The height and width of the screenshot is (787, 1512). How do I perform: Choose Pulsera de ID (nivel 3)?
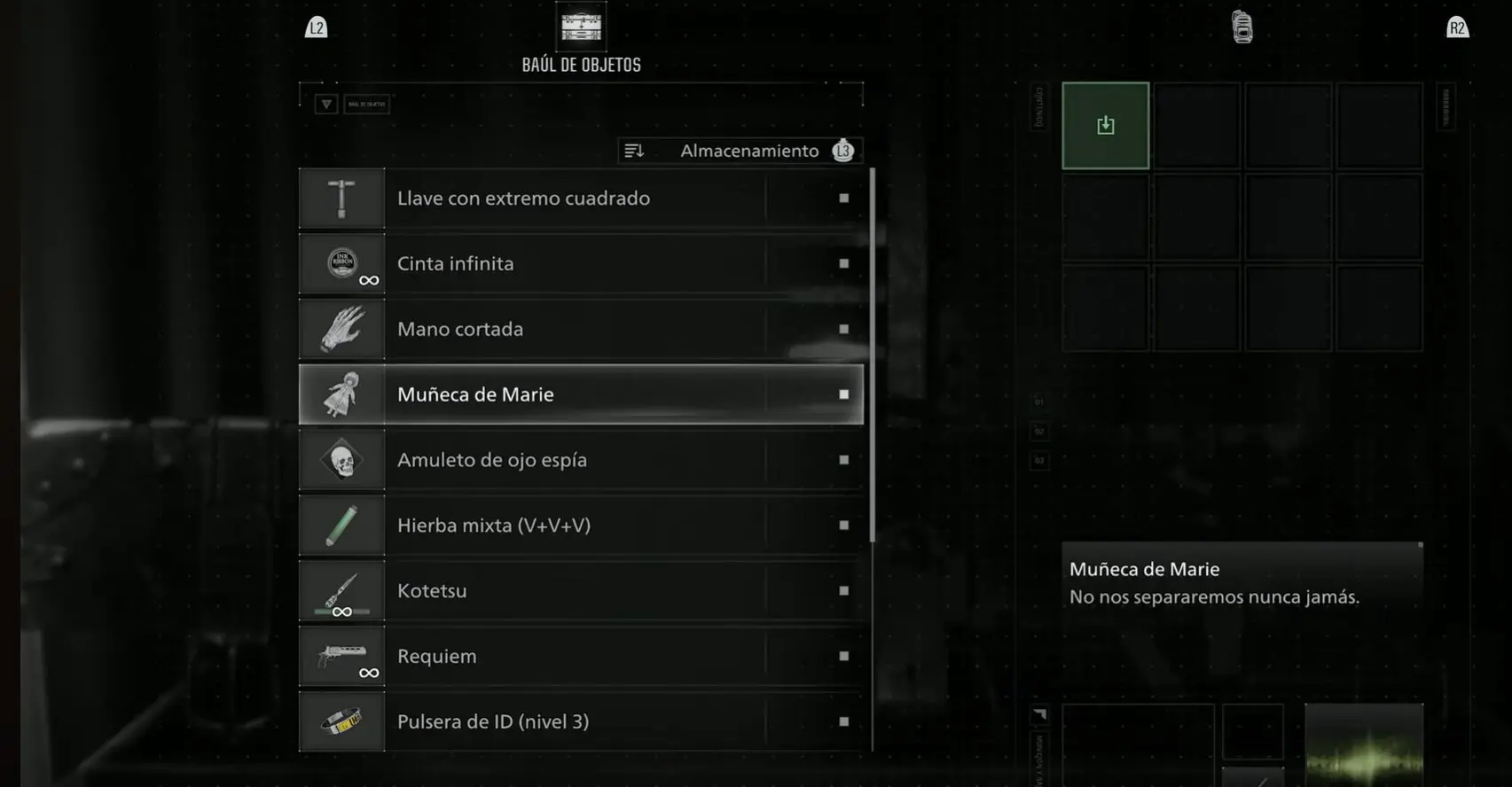pos(581,721)
